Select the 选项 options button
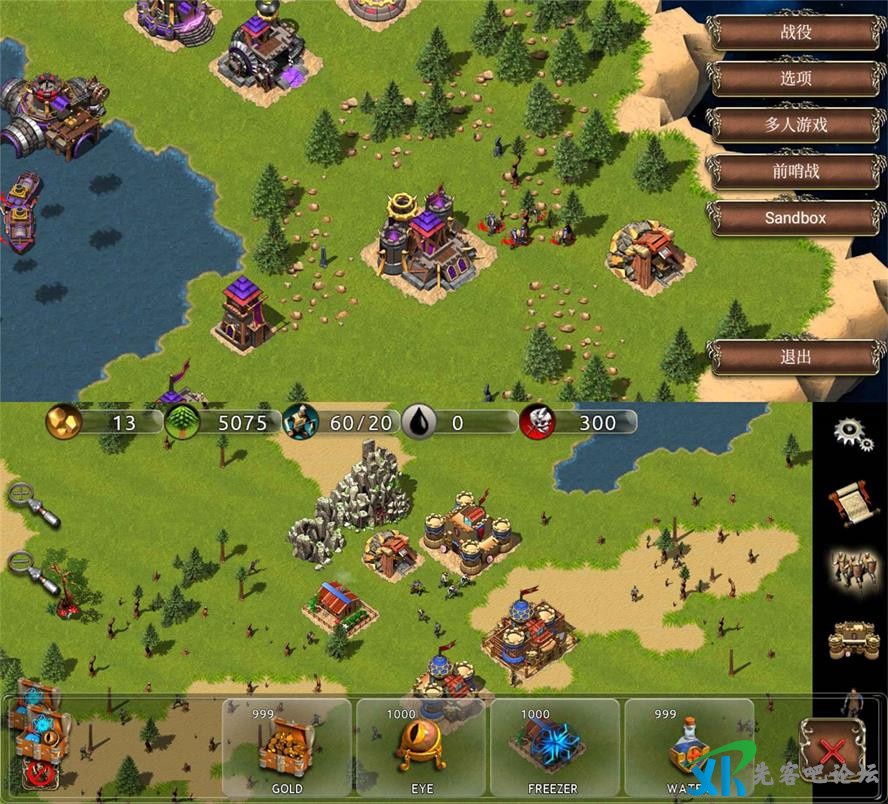Viewport: 888px width, 804px height. click(796, 79)
